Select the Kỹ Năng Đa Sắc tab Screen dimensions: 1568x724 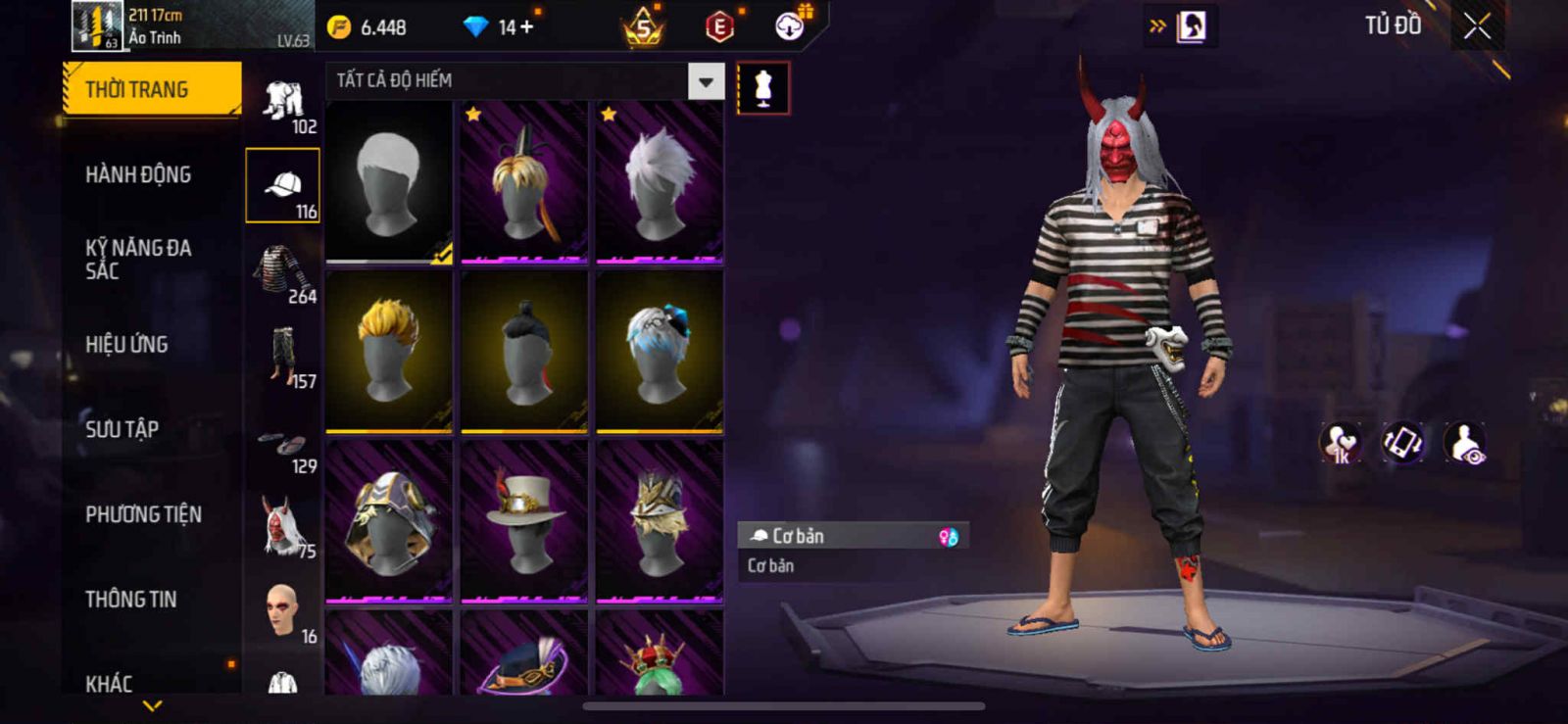[138, 260]
